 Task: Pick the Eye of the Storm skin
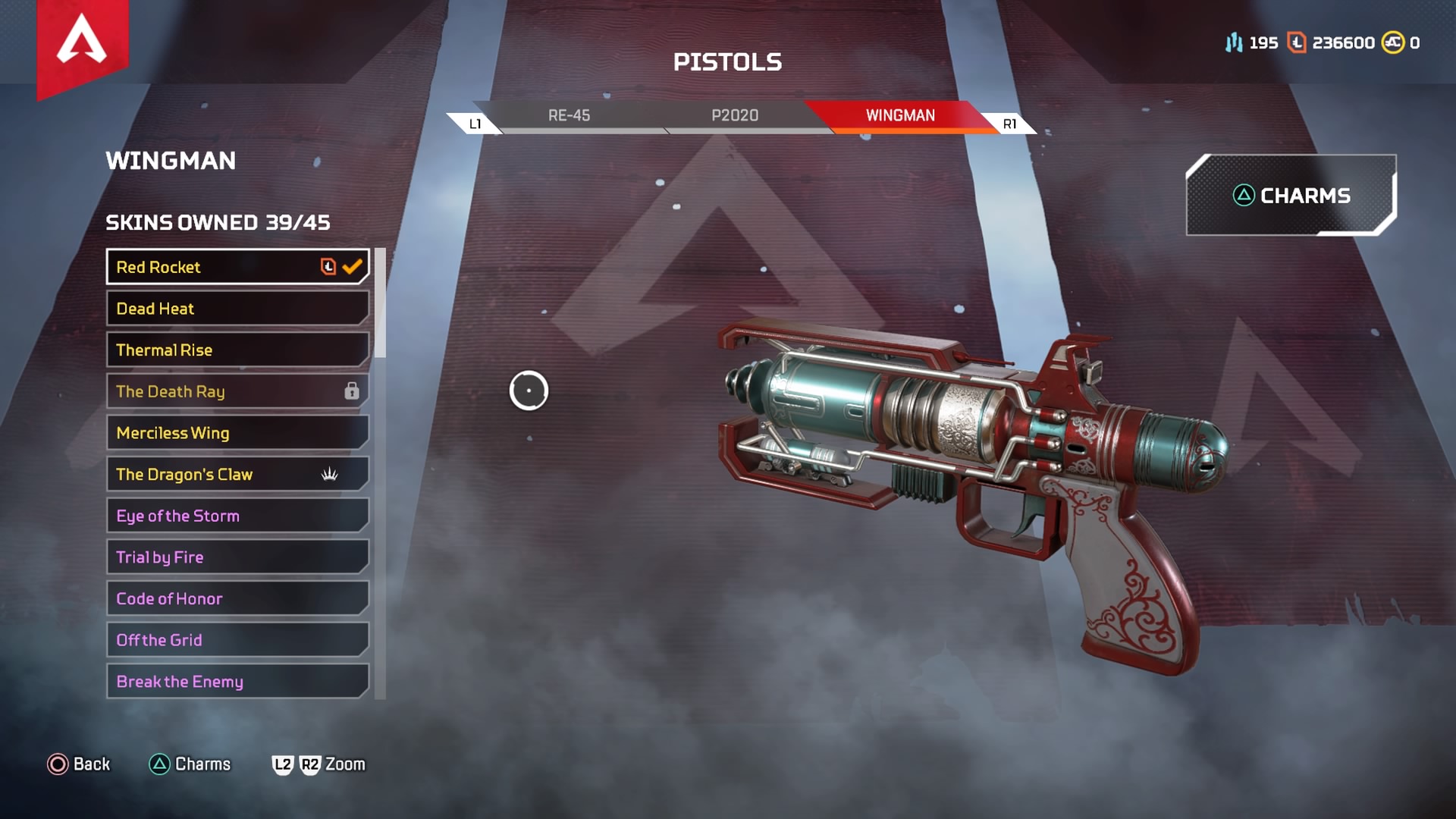[x=237, y=516]
